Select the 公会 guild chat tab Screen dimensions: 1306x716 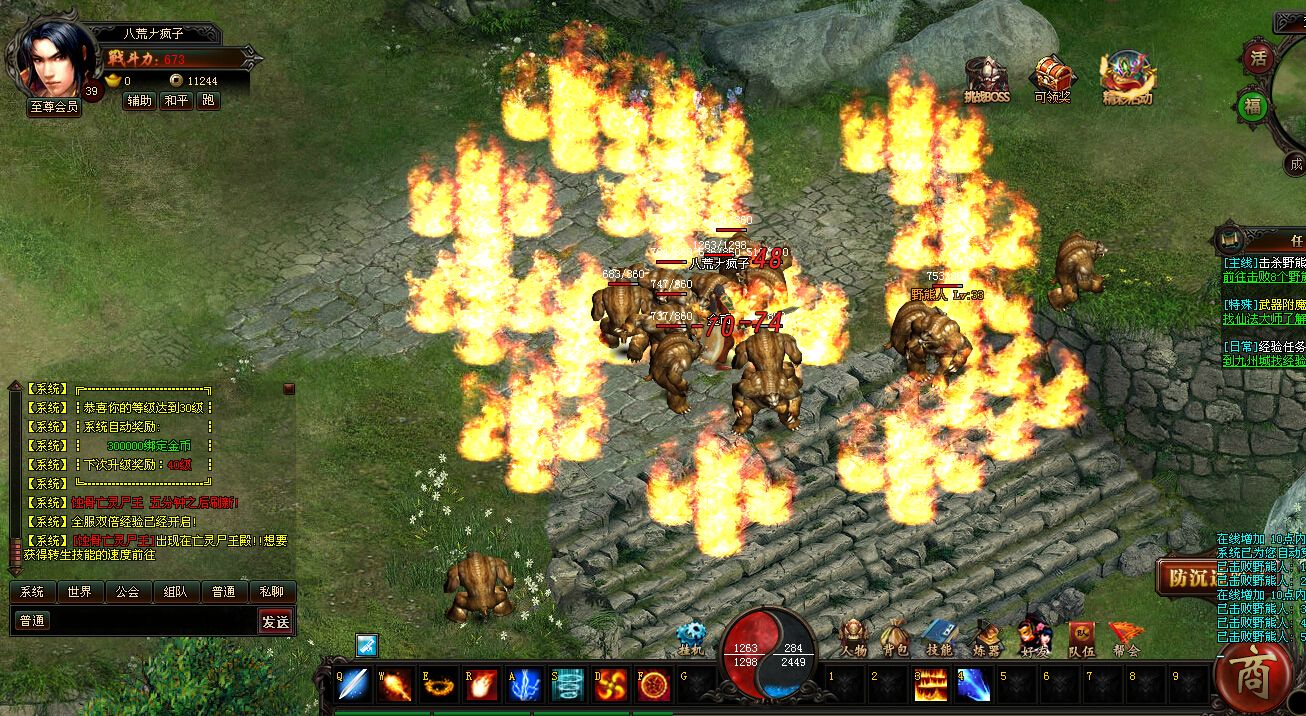pyautogui.click(x=127, y=592)
